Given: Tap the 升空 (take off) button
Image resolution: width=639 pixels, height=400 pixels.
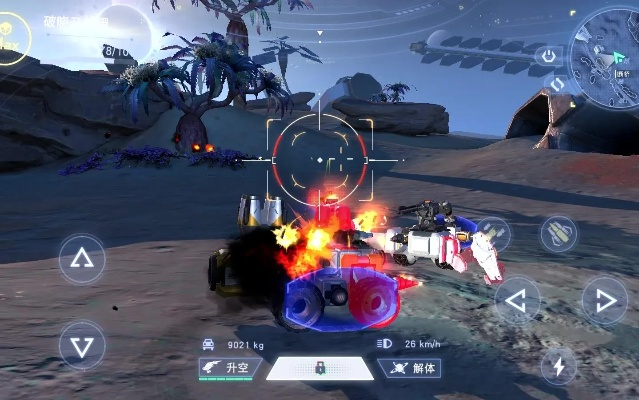Looking at the screenshot, I should (229, 368).
